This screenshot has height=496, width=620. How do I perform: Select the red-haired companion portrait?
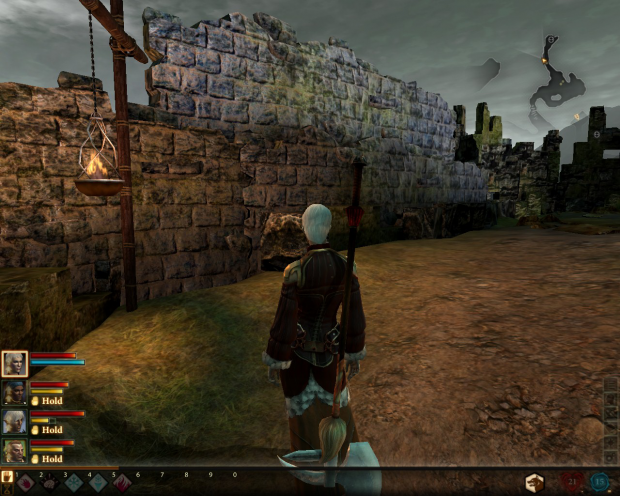(x=14, y=450)
